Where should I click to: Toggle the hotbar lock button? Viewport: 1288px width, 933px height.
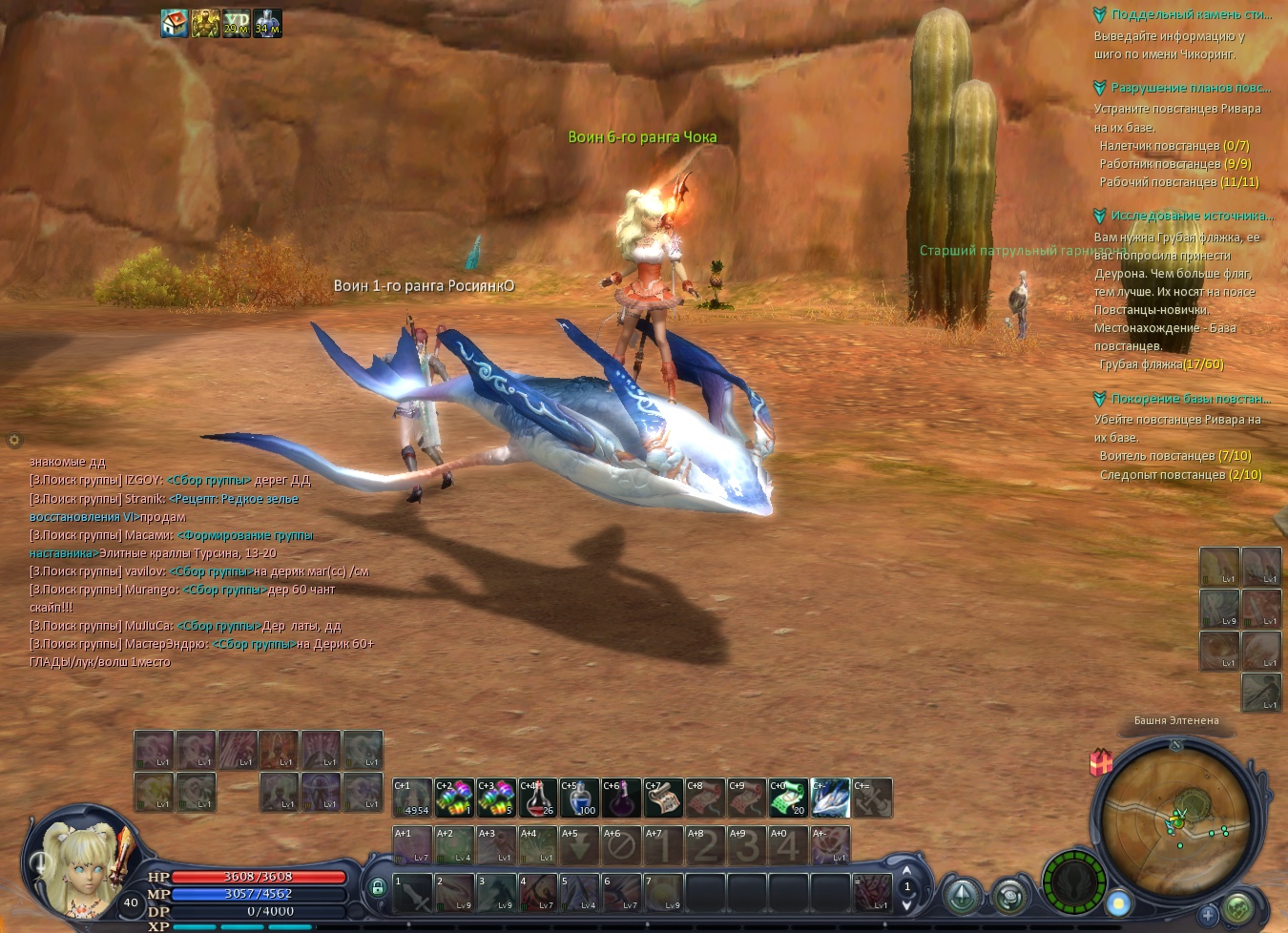378,887
